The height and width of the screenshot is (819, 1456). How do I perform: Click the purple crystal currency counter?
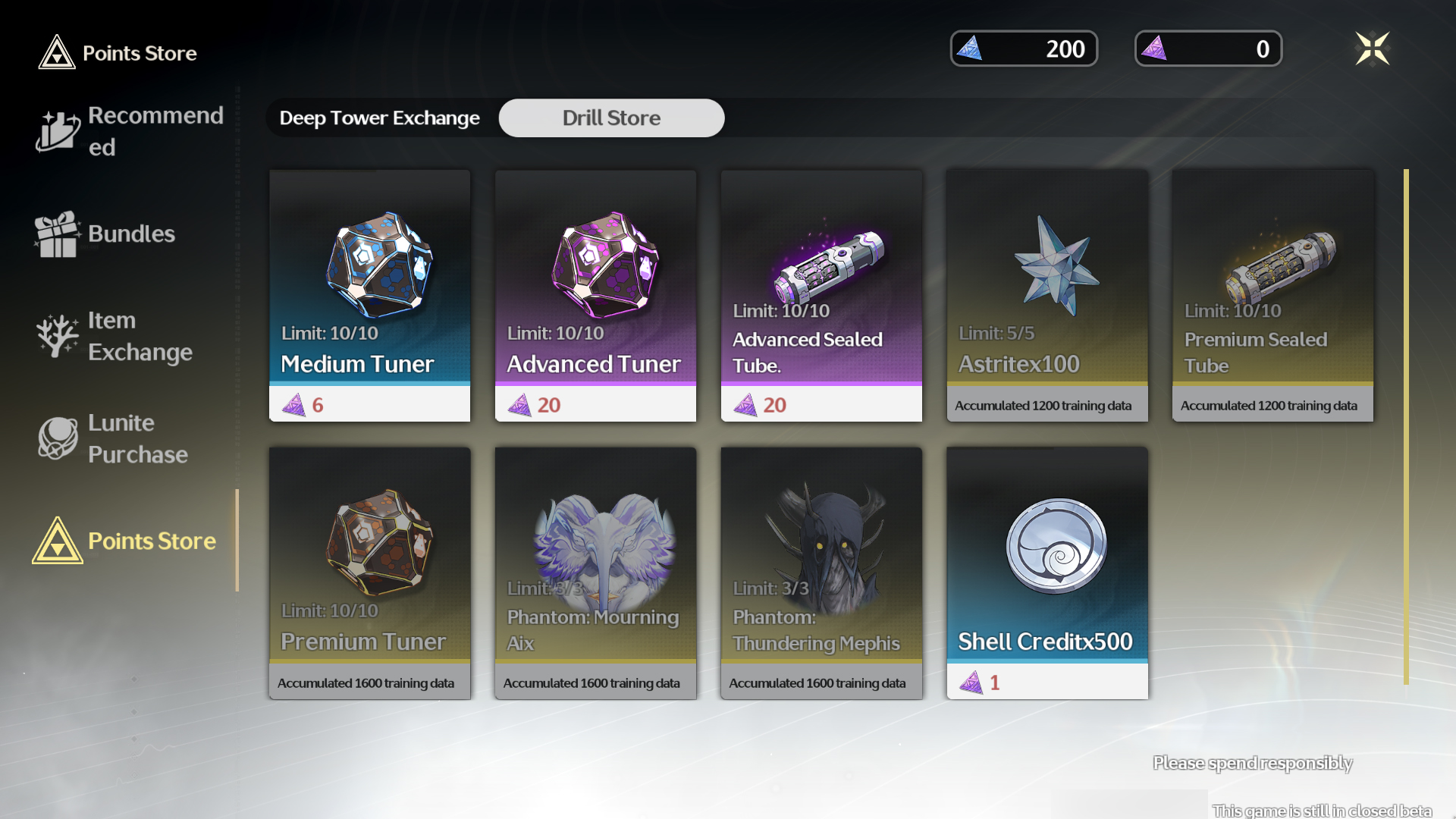click(x=1208, y=49)
